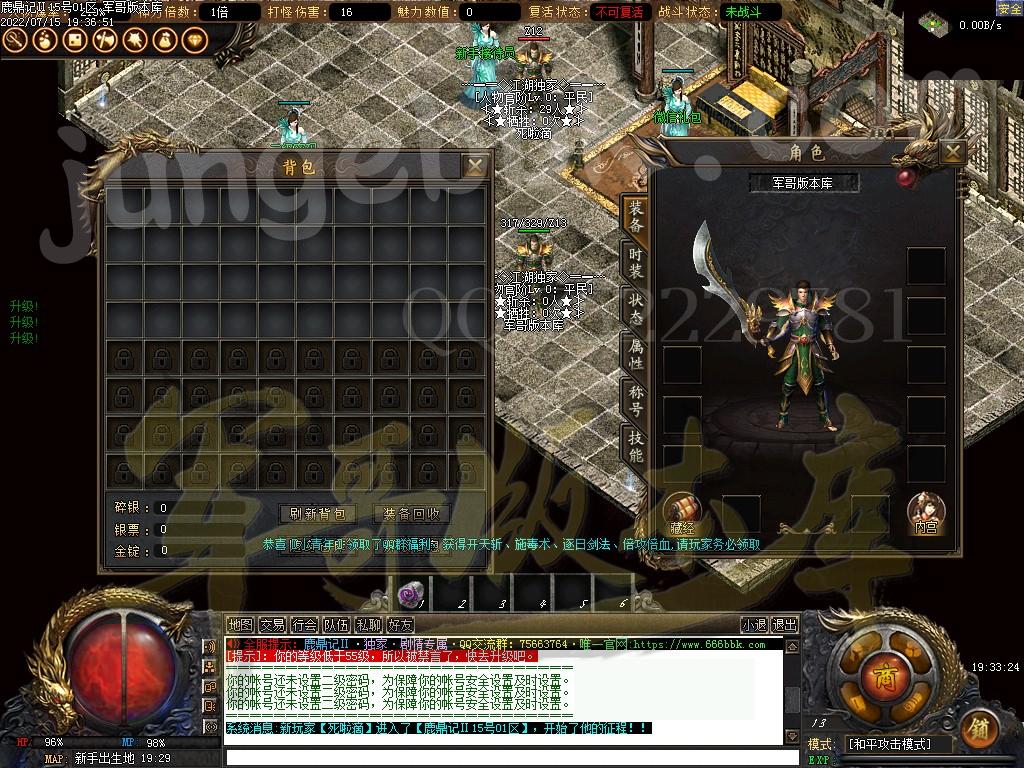Close the 背包 backpack window

[x=476, y=166]
